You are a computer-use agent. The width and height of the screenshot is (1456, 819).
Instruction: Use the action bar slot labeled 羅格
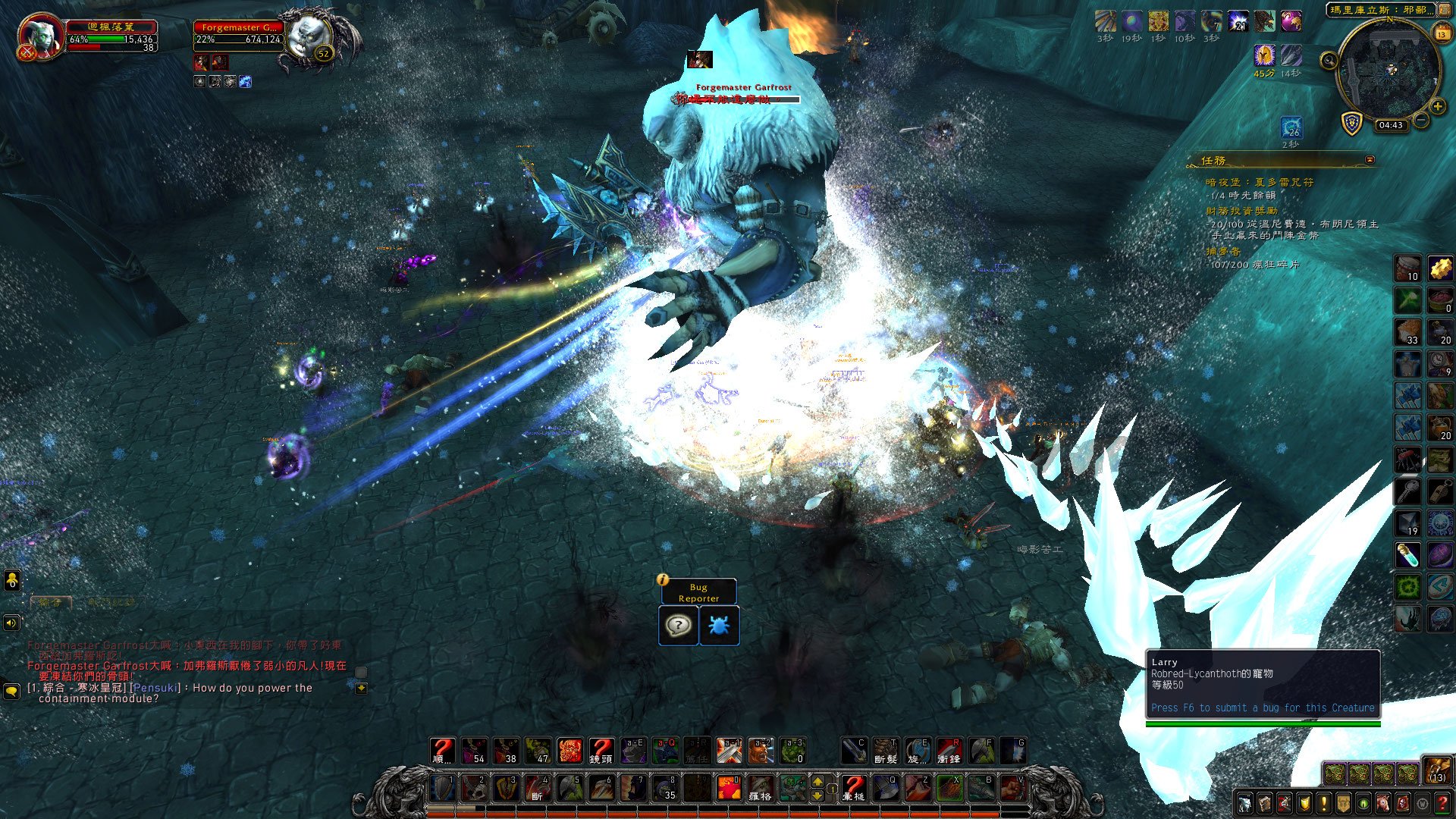coord(760,788)
